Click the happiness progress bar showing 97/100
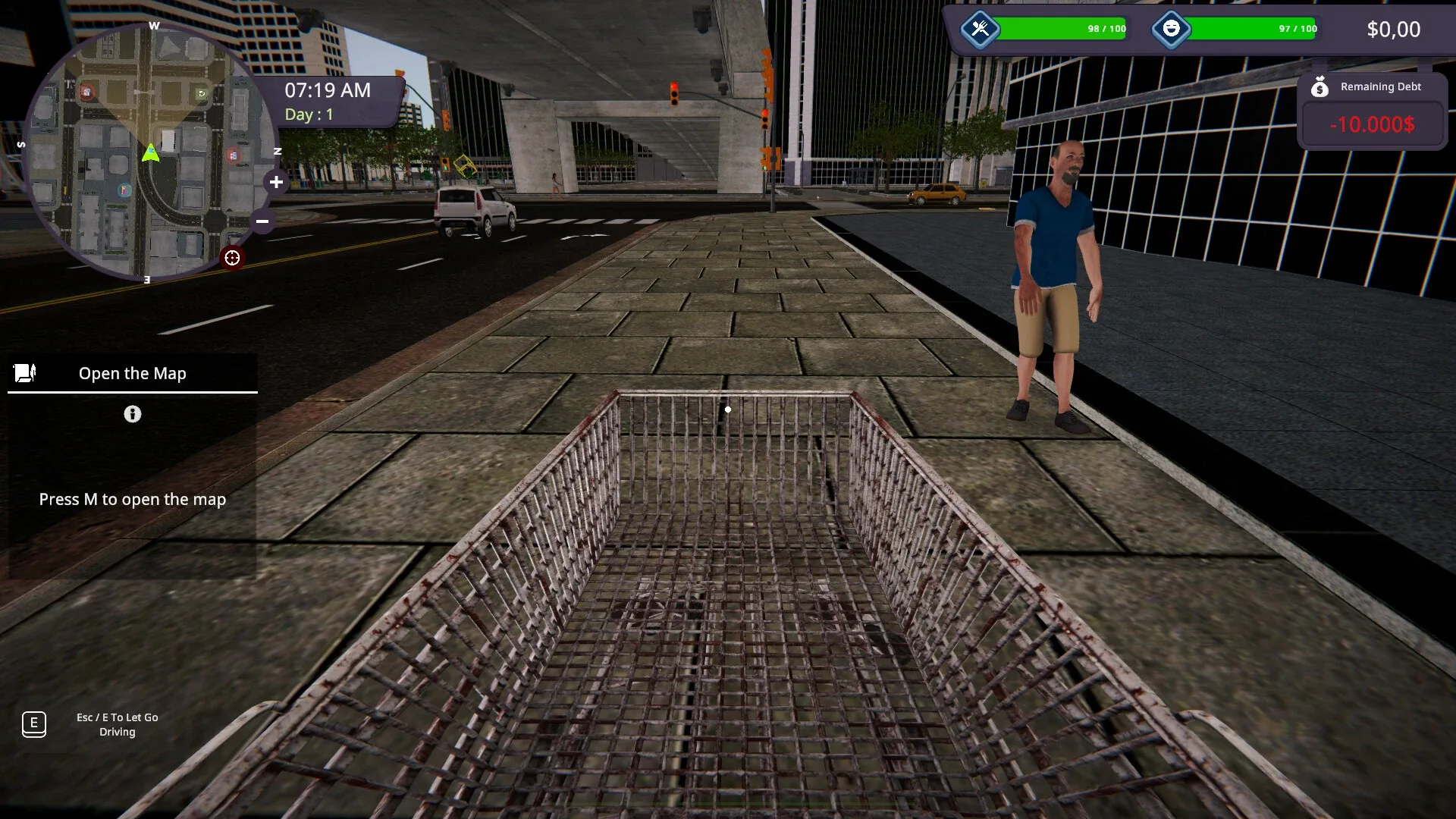 pos(1255,30)
